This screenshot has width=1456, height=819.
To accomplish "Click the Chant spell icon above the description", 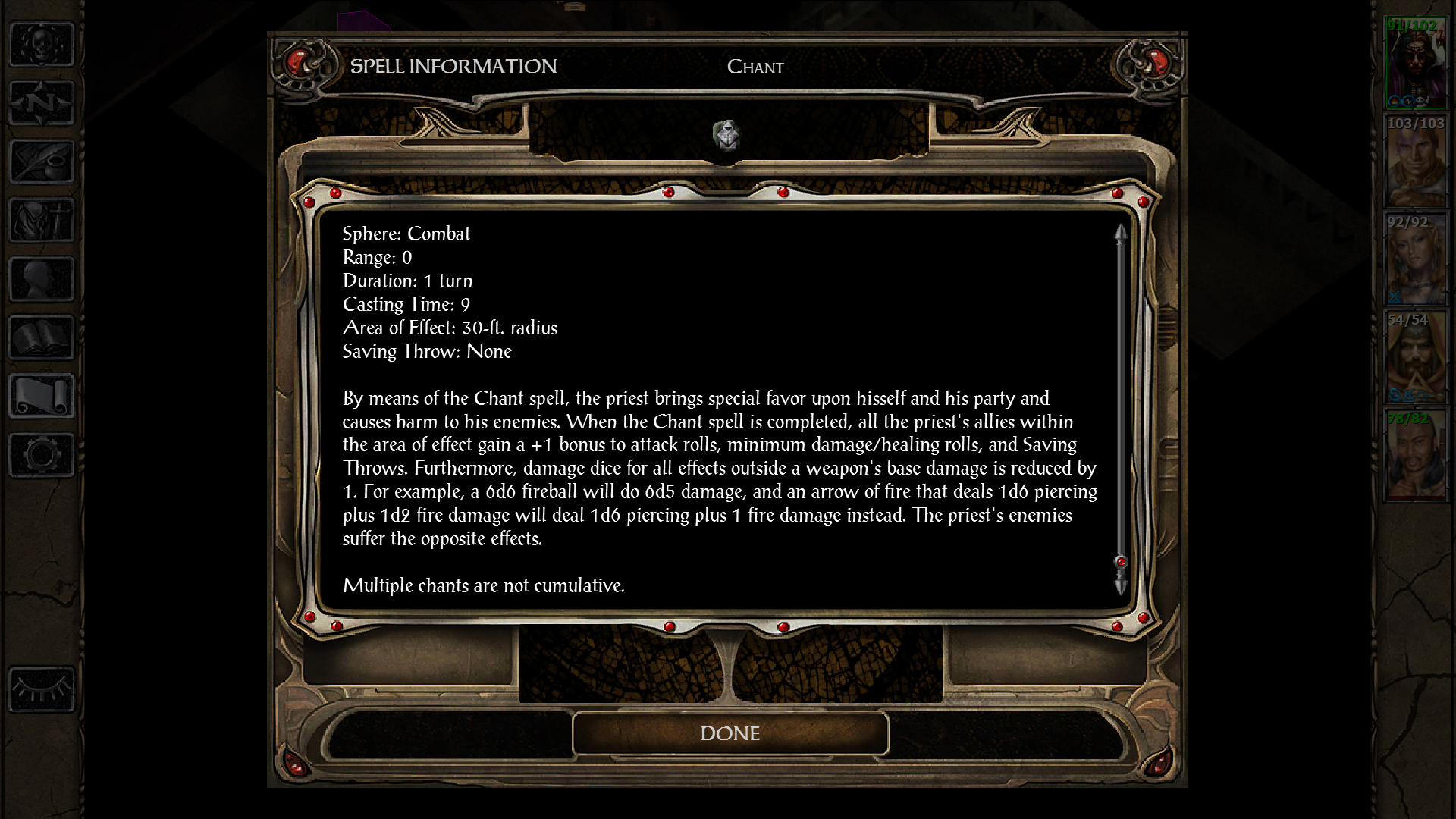I will click(727, 136).
